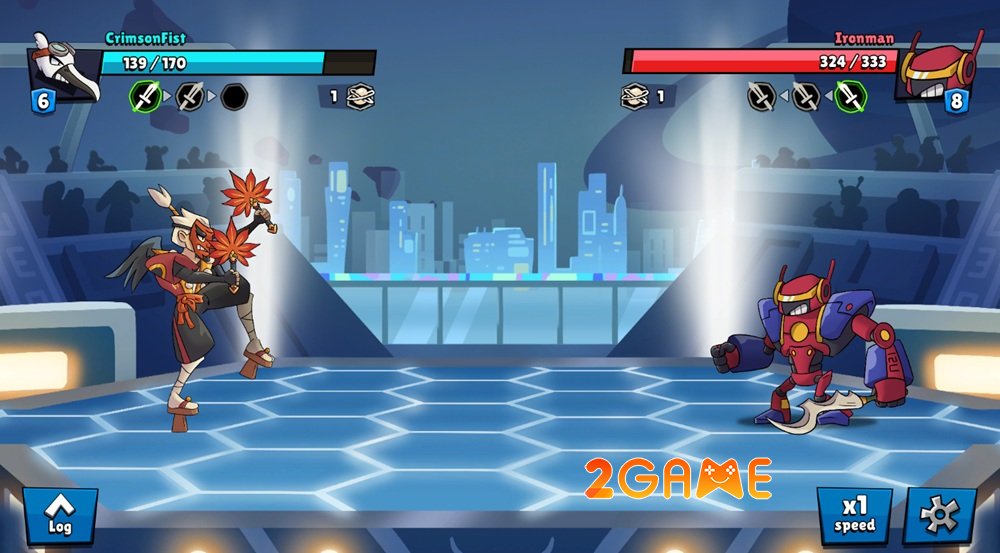Open settings with the gear button
The width and height of the screenshot is (1000, 553).
940,516
